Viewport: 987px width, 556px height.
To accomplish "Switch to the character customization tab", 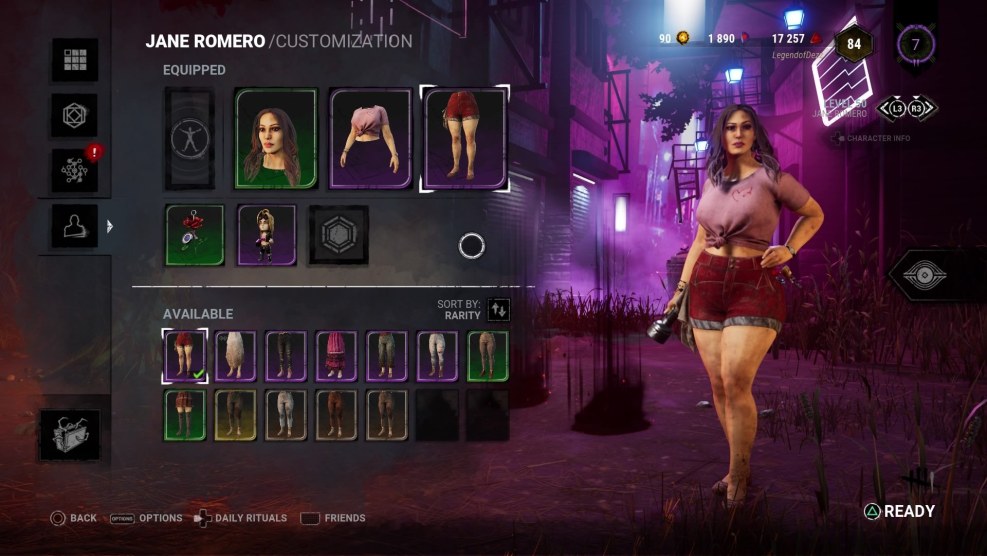I will pyautogui.click(x=75, y=227).
